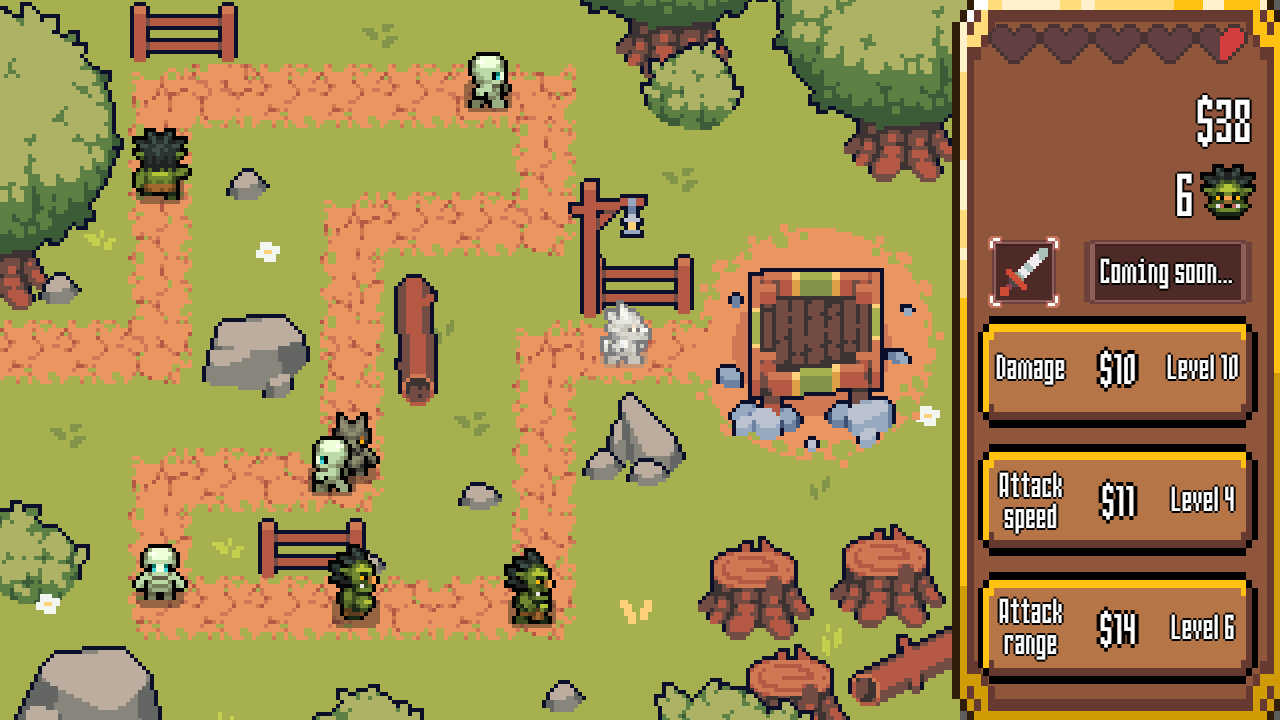Click the wooden gate base structure
The height and width of the screenshot is (720, 1280).
(820, 330)
